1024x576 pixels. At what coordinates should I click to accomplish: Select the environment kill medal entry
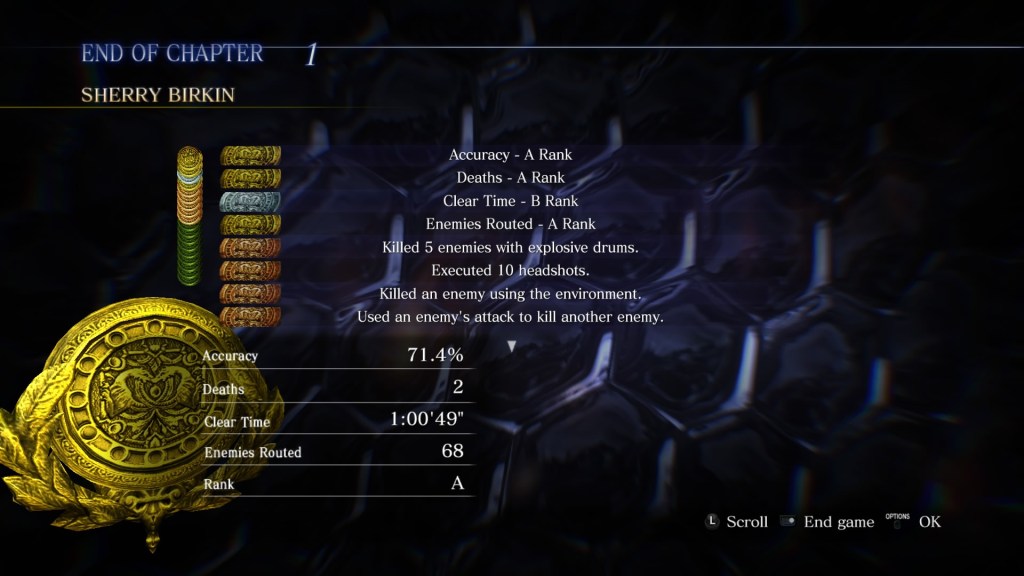(510, 294)
